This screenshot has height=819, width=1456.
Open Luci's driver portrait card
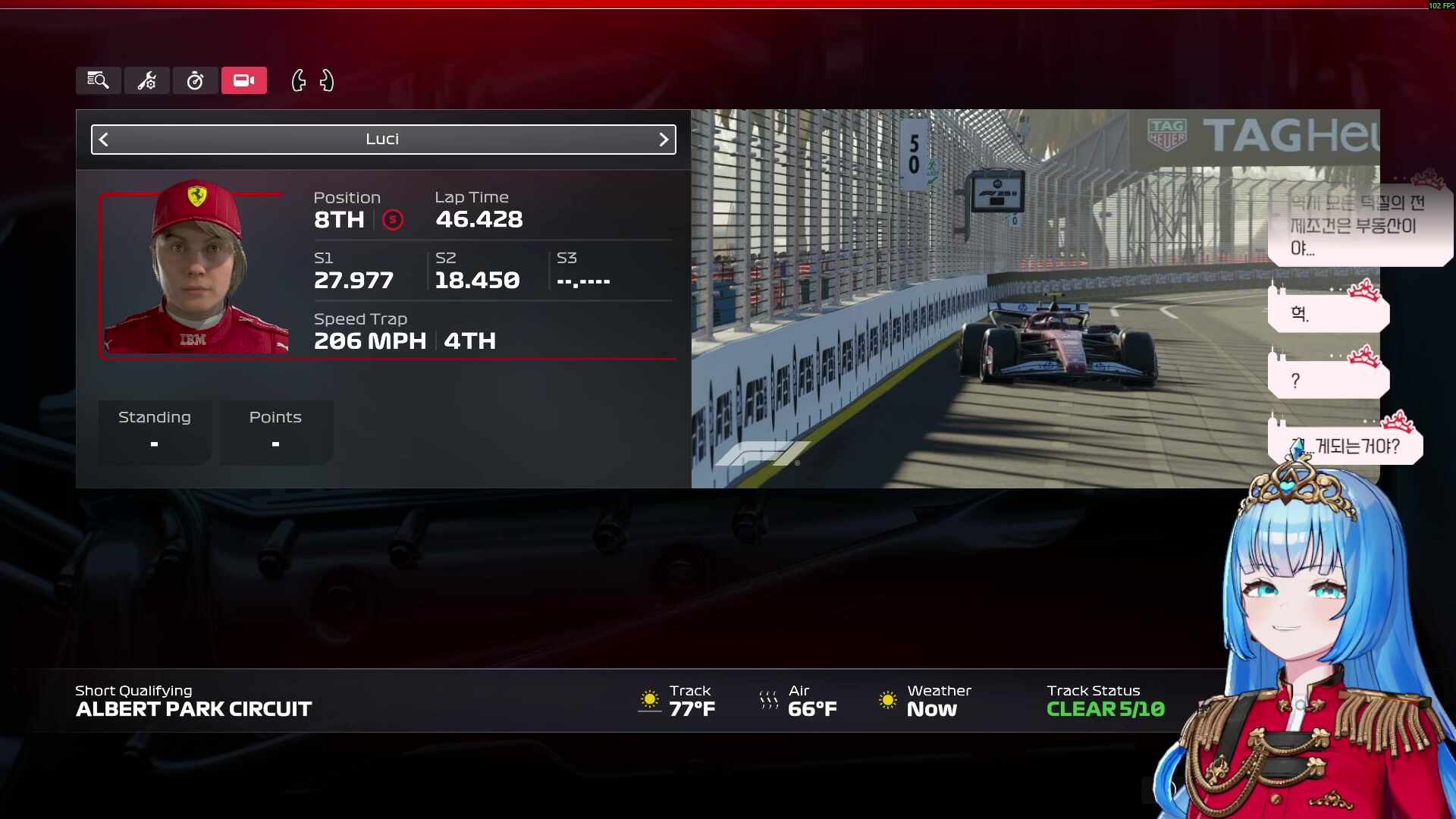coord(193,273)
